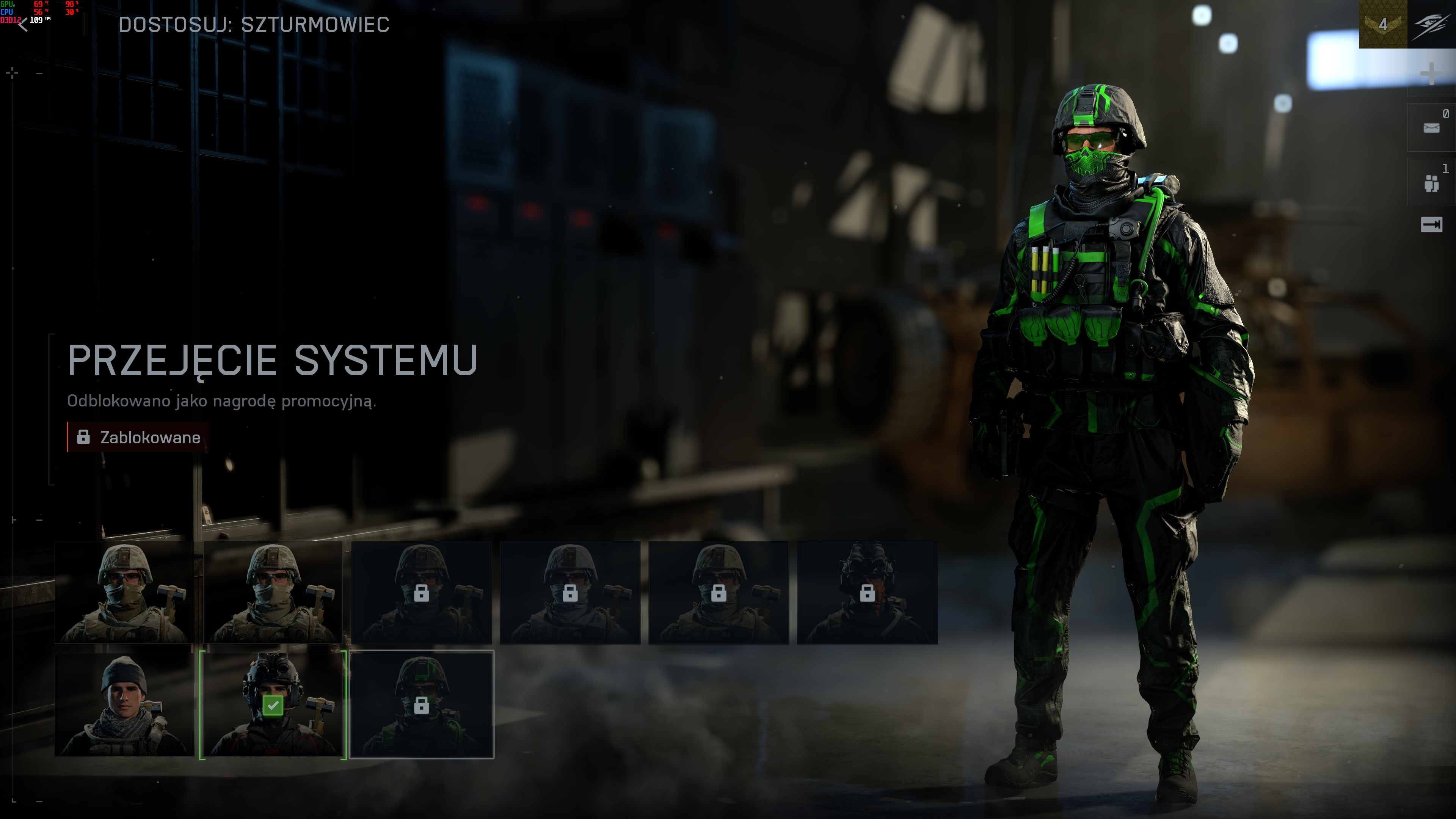Pick the locked night-vision goggles skin

867,592
